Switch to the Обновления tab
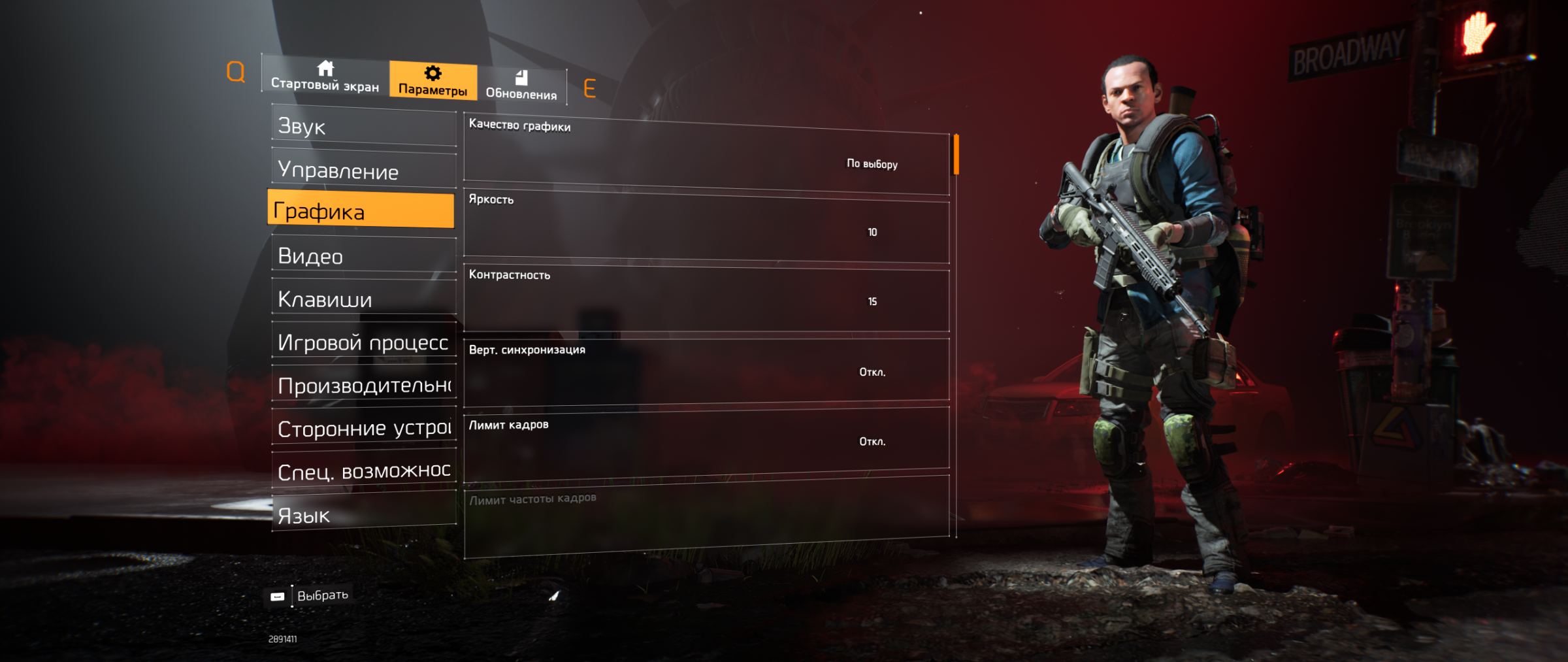The height and width of the screenshot is (662, 1568). click(x=521, y=86)
